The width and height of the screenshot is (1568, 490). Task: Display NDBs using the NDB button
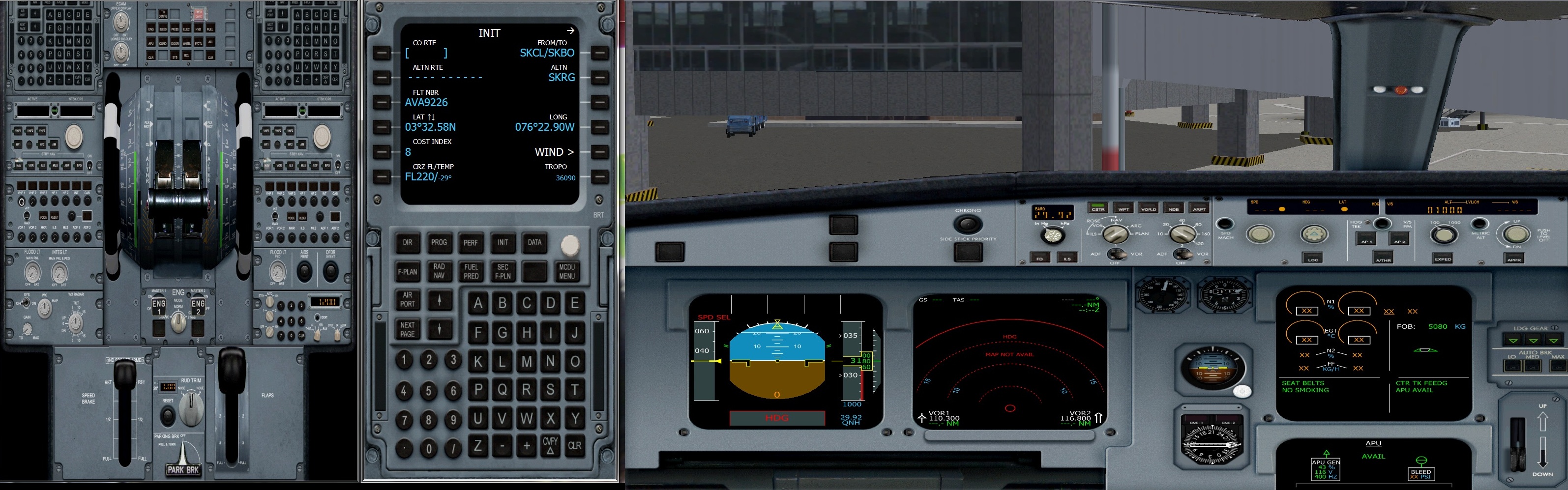coord(1174,209)
